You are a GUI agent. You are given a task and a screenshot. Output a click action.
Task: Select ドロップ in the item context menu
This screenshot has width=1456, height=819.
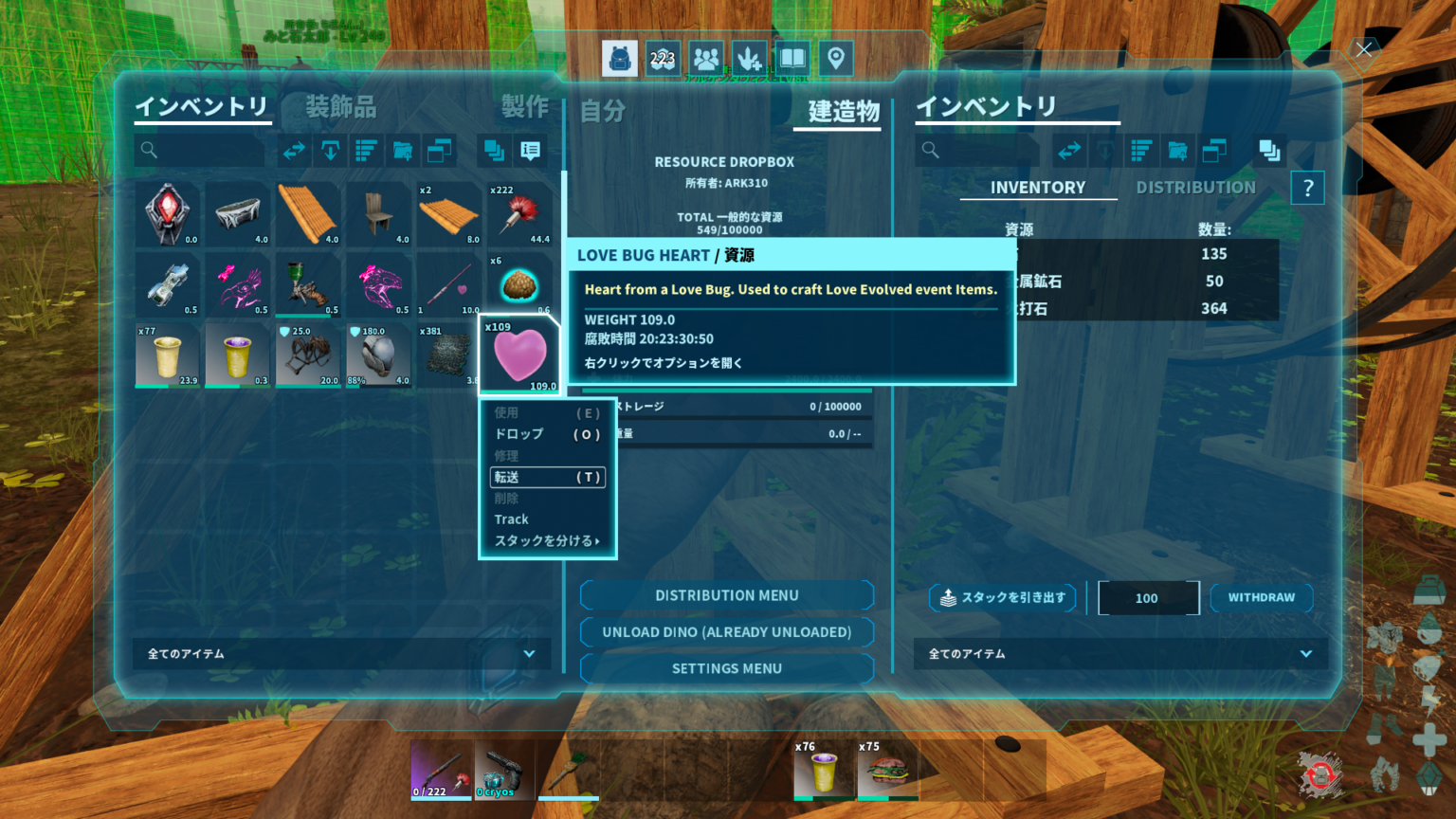point(547,434)
